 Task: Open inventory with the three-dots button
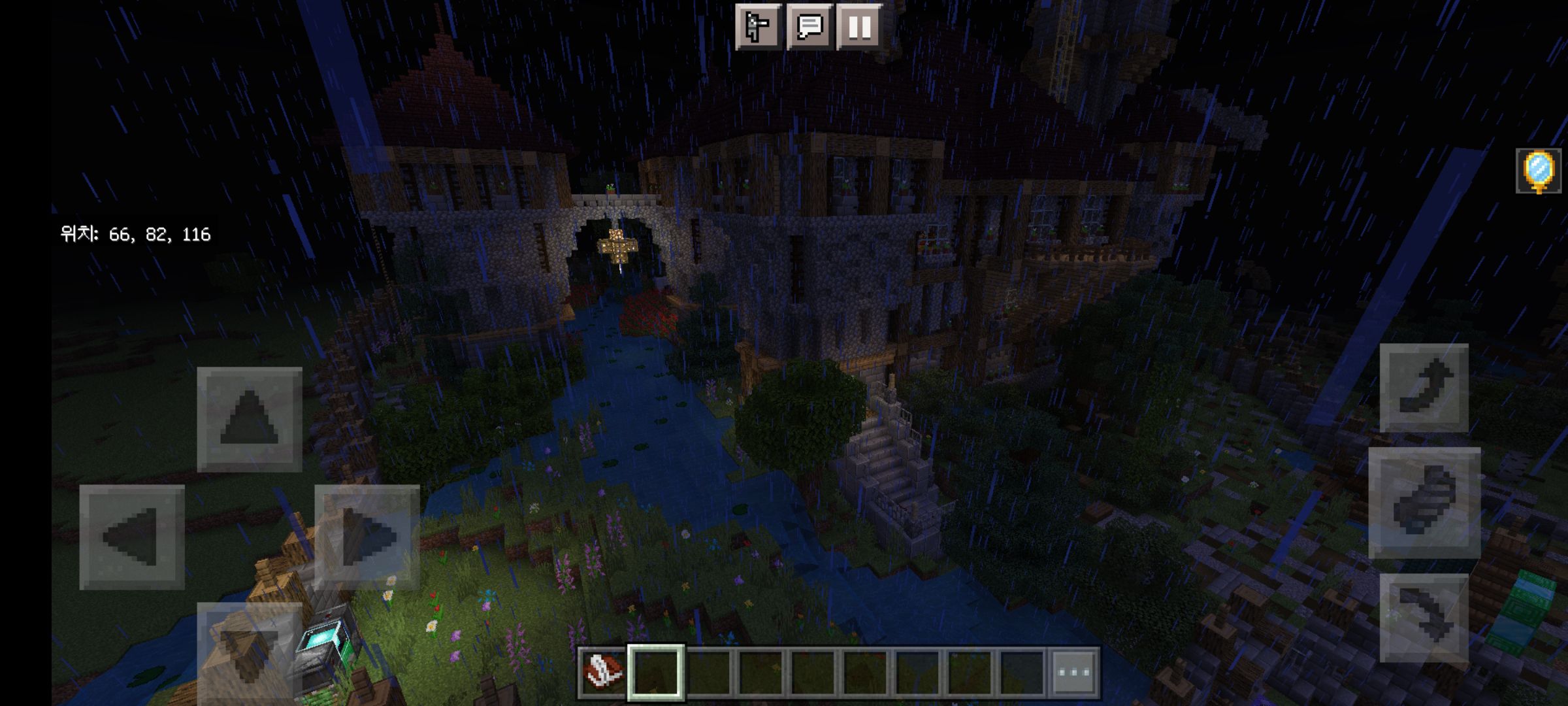1074,672
